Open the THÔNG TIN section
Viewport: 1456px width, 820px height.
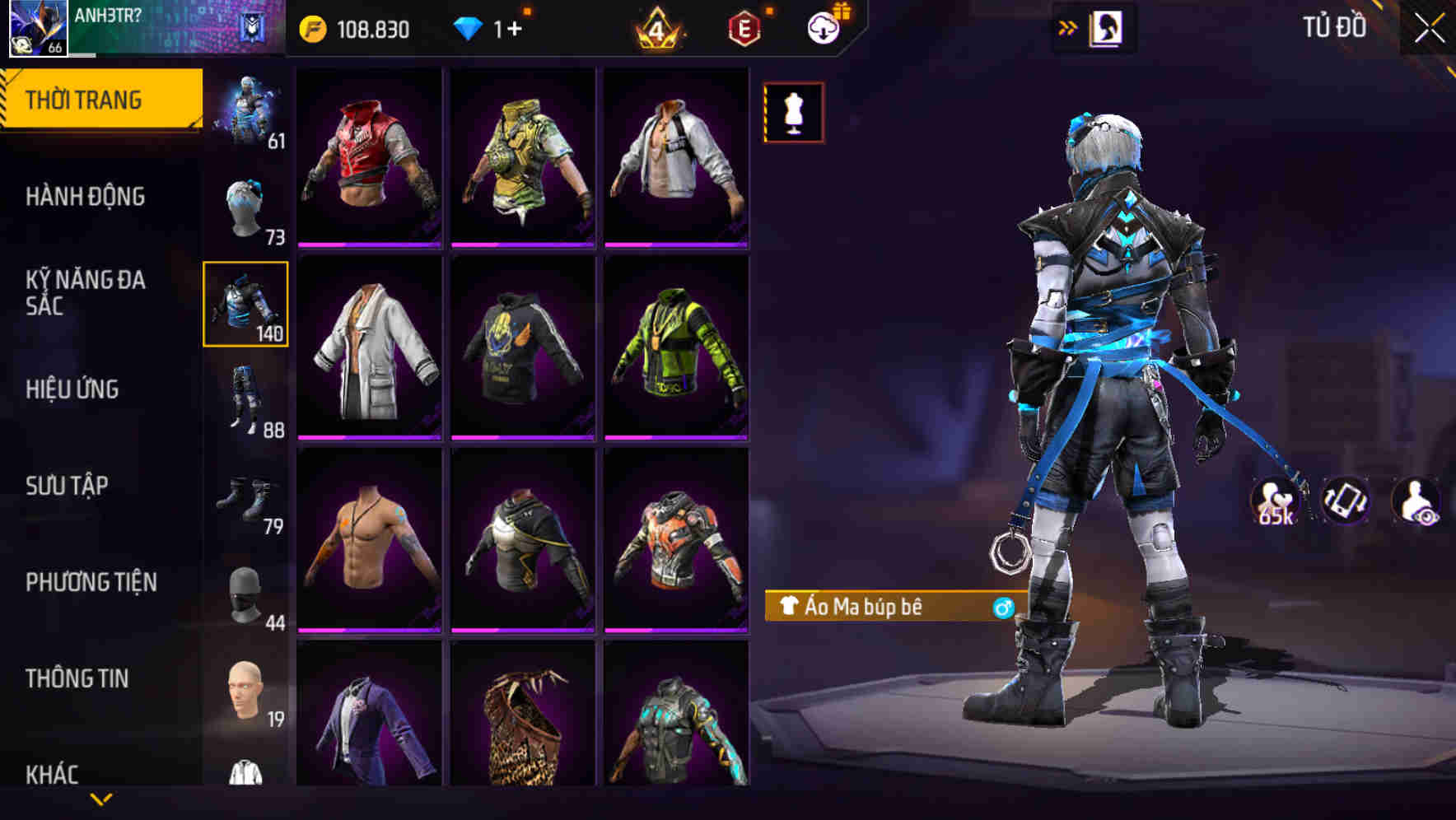click(78, 678)
